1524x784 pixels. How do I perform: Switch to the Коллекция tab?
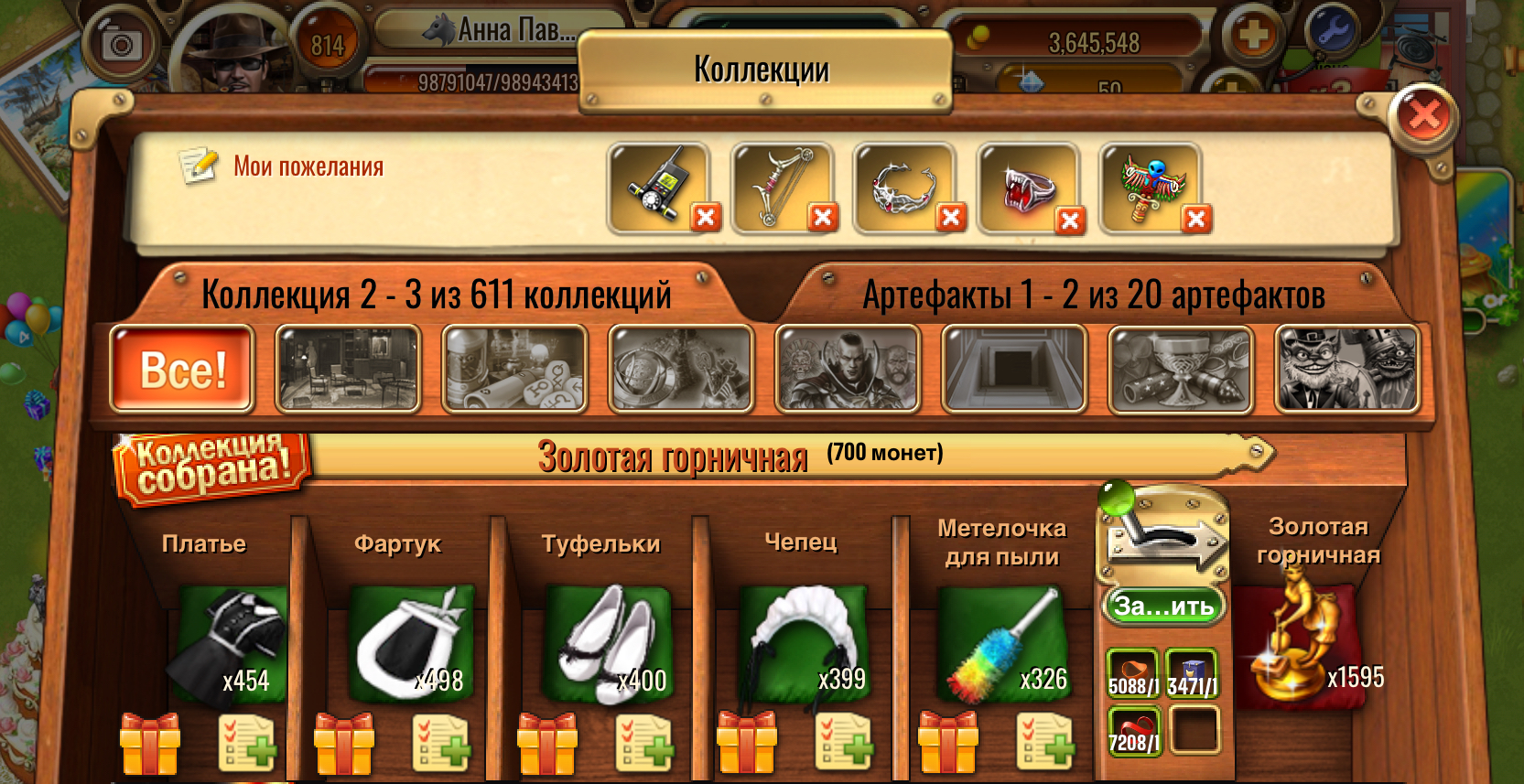point(438,295)
